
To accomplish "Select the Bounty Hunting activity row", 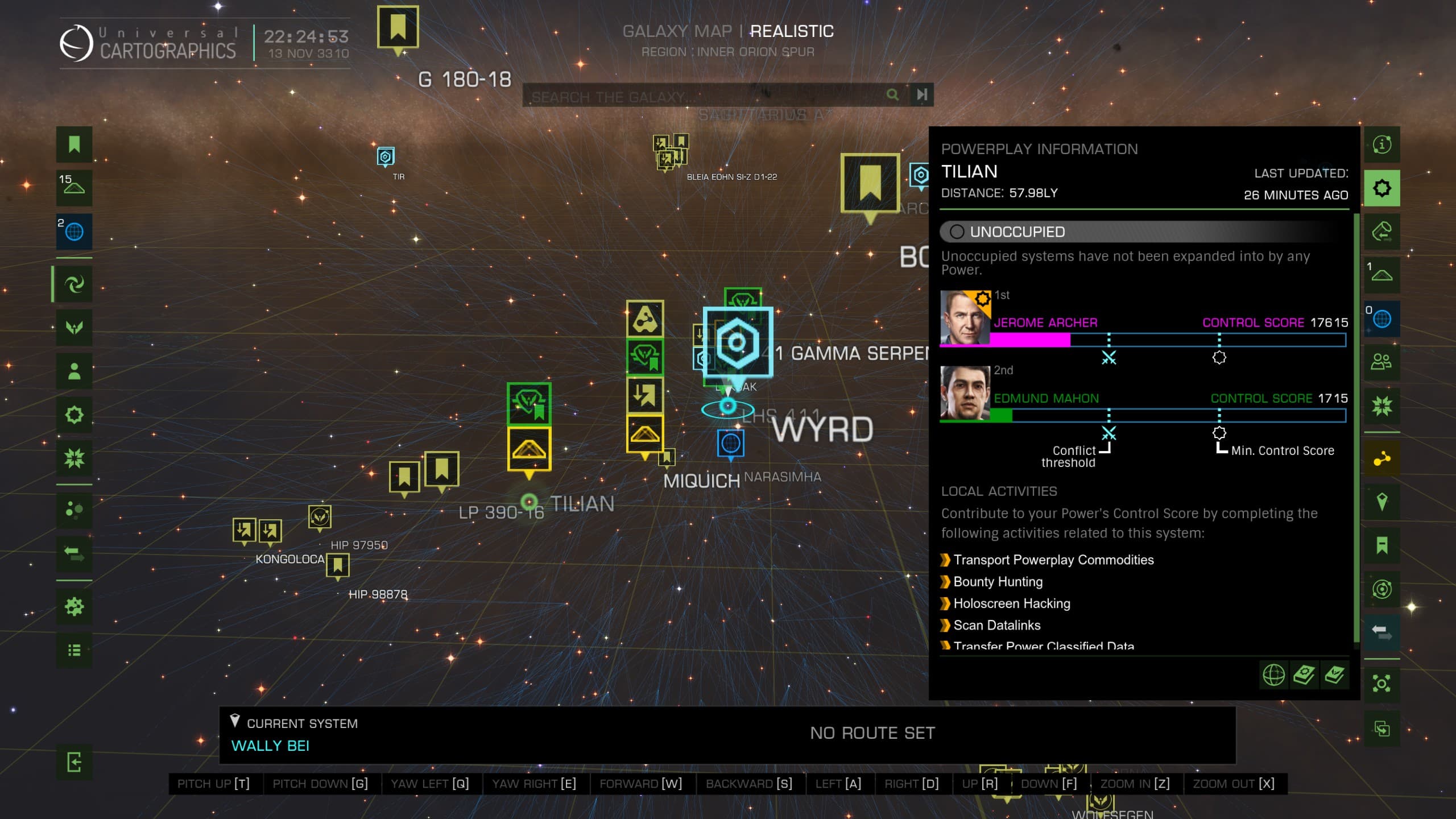I will [998, 582].
